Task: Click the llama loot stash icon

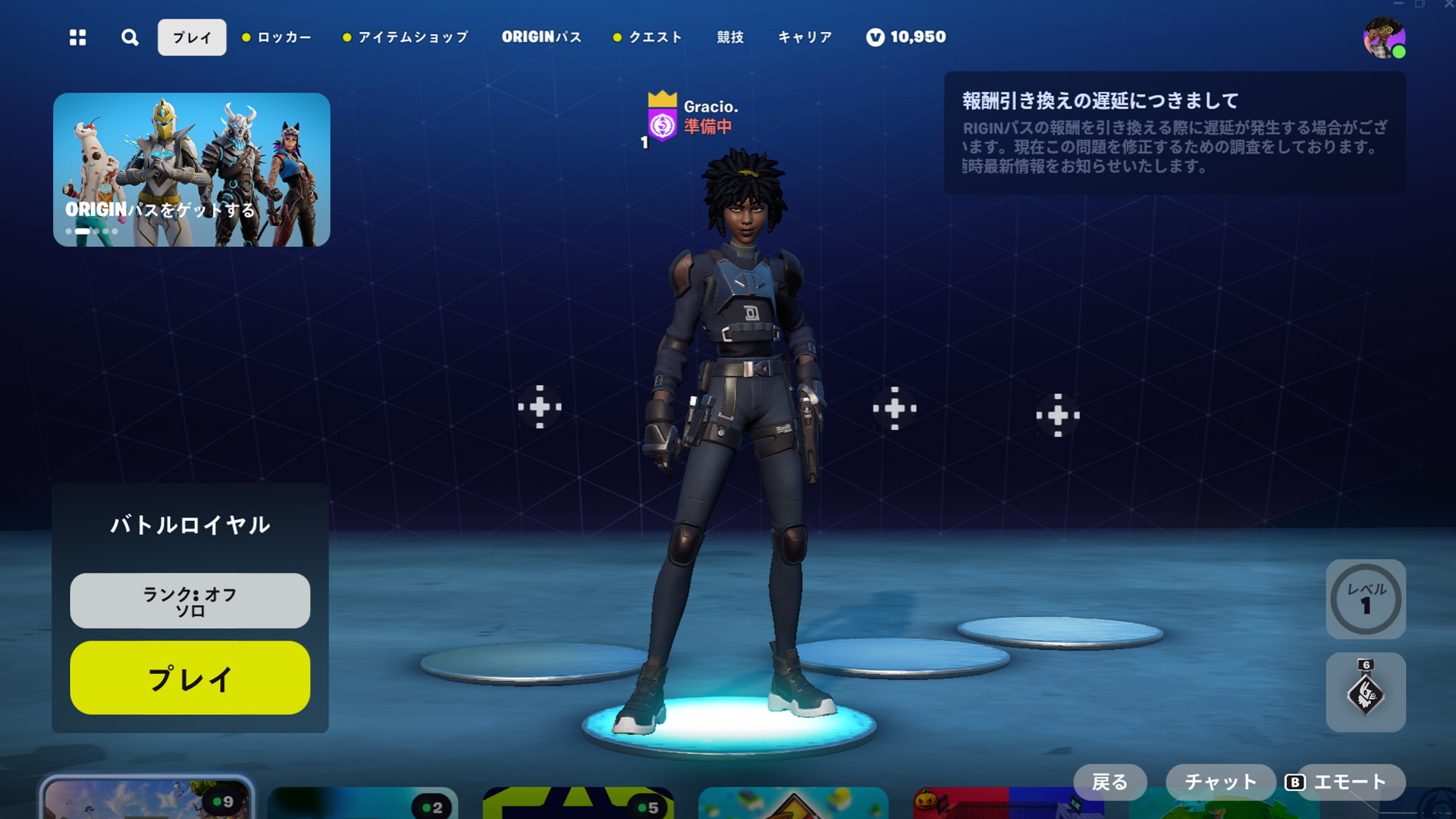Action: pyautogui.click(x=1365, y=694)
